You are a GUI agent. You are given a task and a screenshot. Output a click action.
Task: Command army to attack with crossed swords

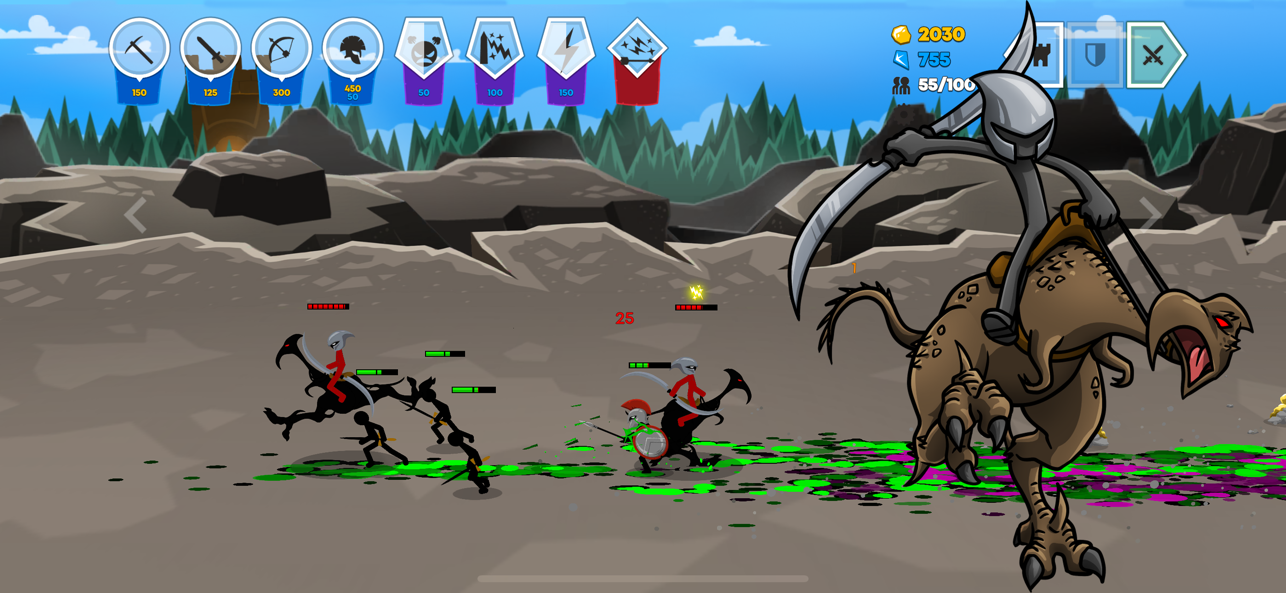coord(1154,54)
